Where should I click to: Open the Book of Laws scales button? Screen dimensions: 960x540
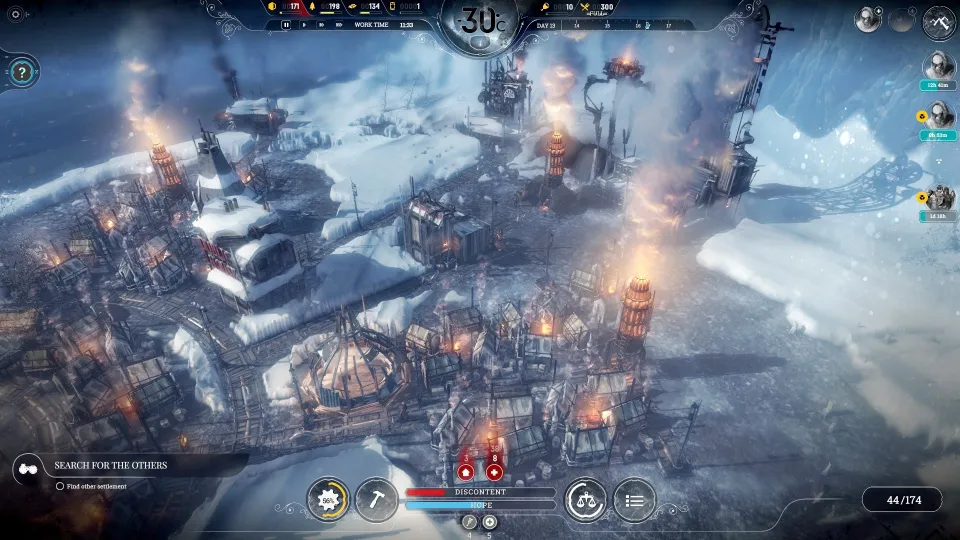(585, 500)
